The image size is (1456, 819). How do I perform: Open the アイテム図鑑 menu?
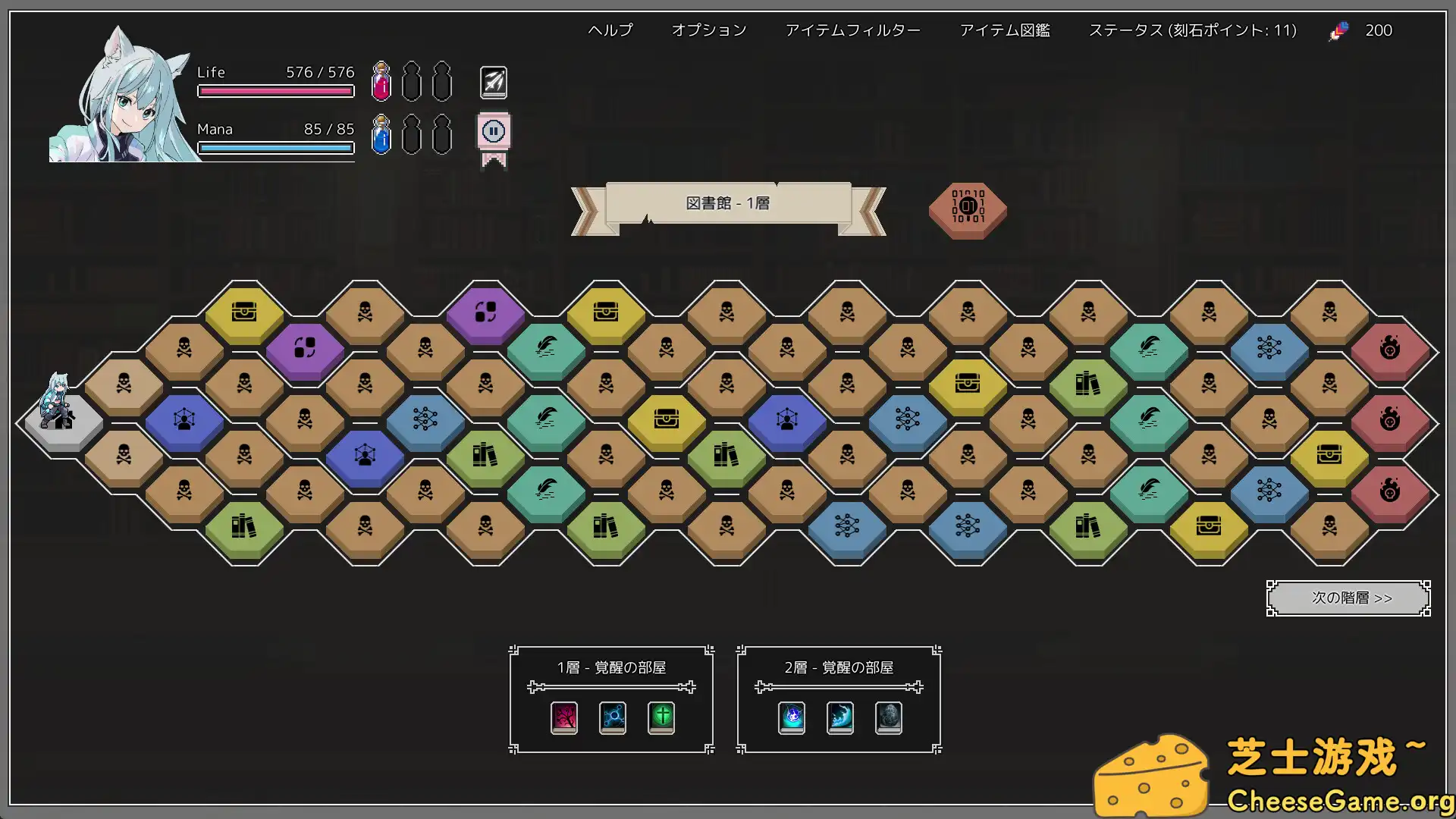[1005, 30]
